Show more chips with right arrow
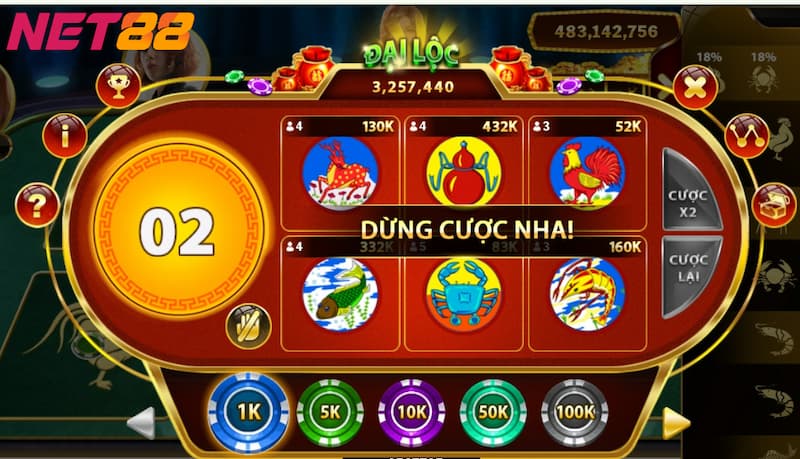The image size is (800, 459). click(678, 422)
